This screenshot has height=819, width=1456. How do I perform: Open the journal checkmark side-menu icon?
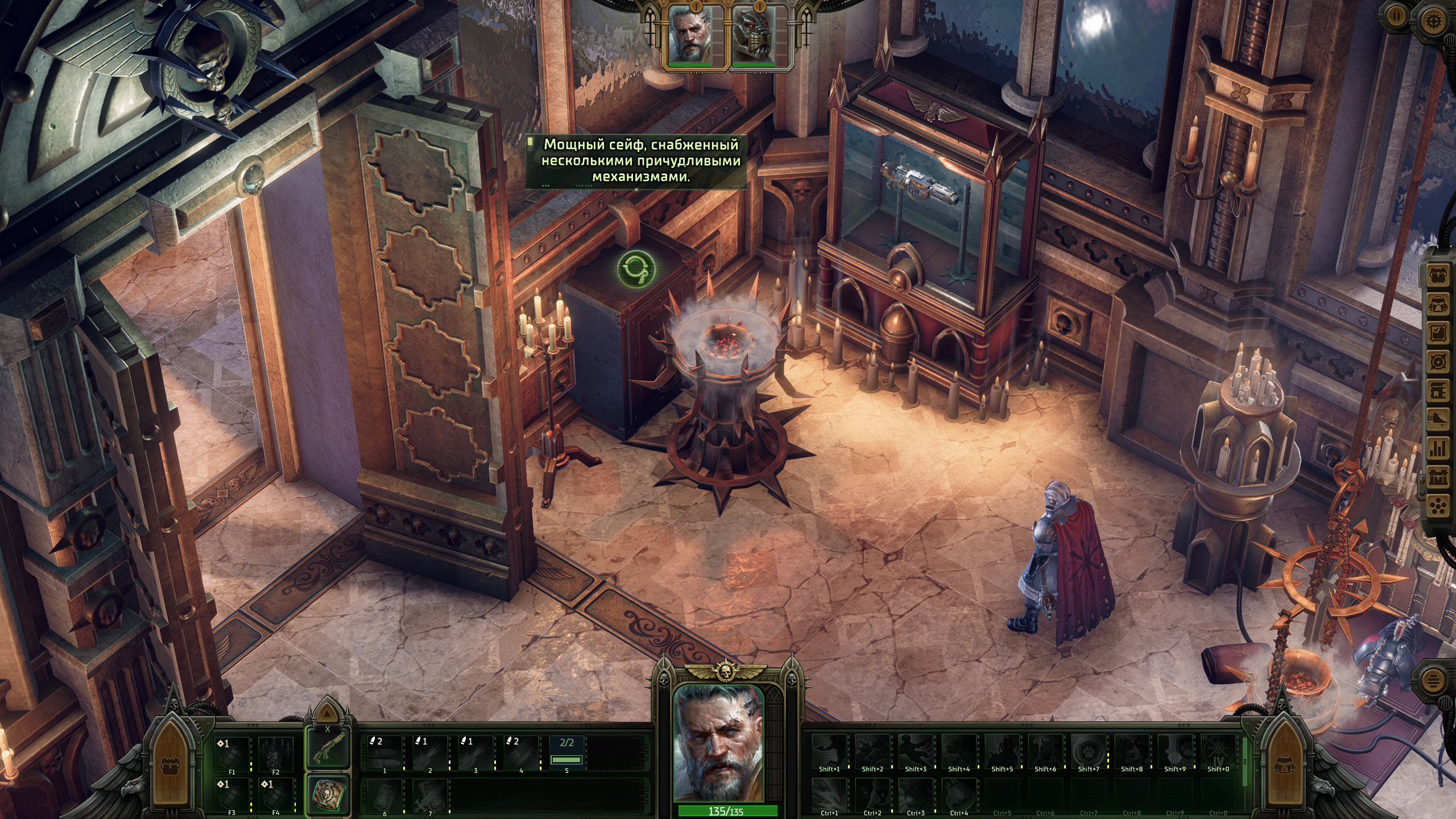pos(1440,333)
